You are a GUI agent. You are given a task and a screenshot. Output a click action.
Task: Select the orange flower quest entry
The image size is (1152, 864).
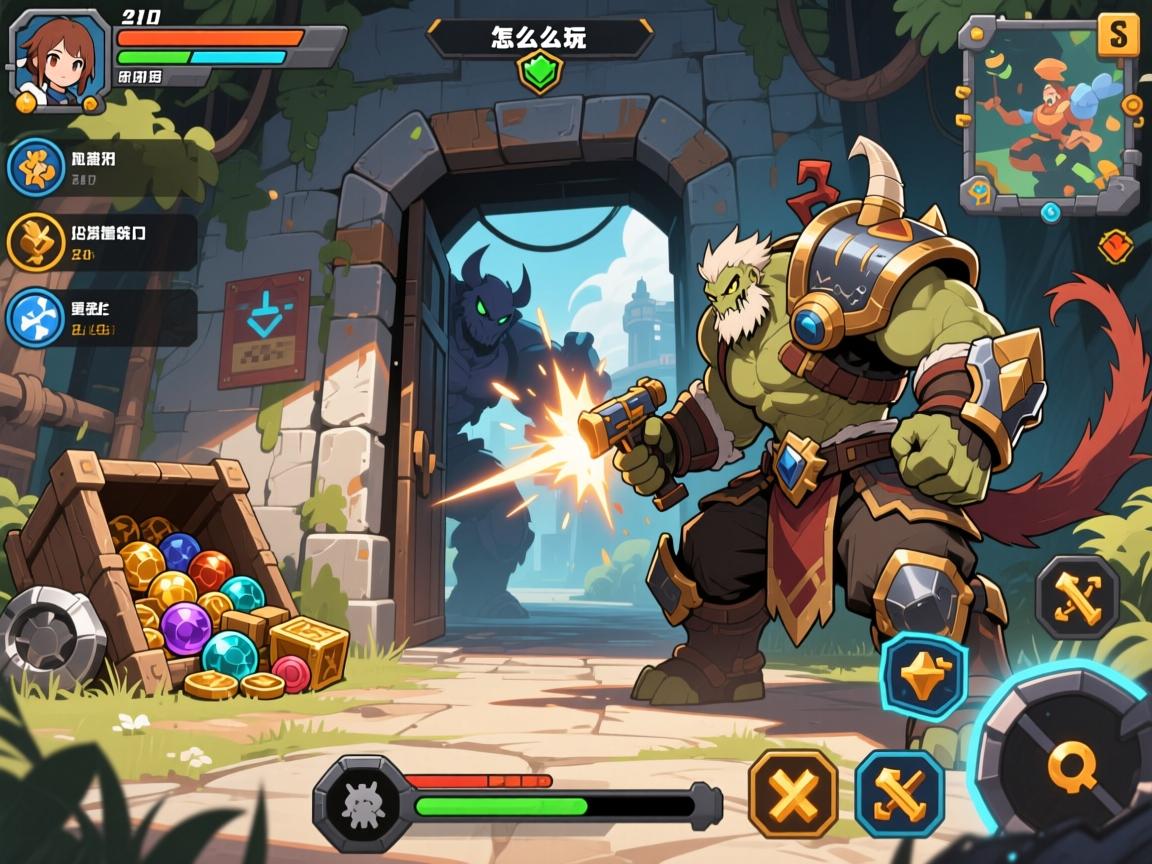(32, 167)
